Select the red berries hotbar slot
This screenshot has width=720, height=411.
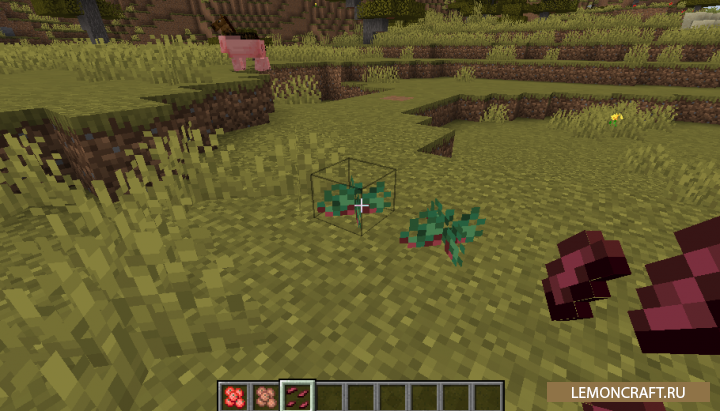pos(234,396)
